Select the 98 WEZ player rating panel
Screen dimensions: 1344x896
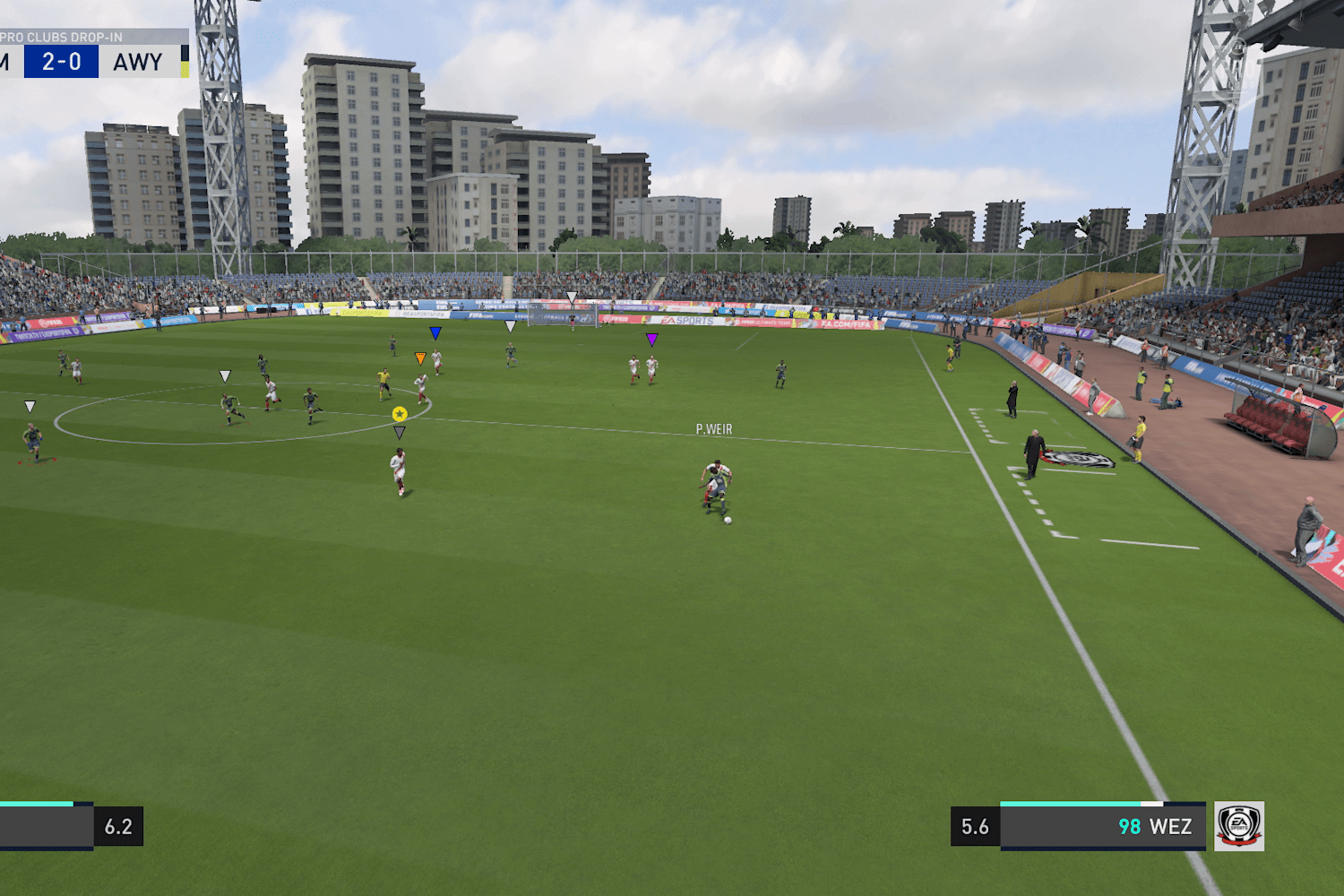pos(1156,826)
